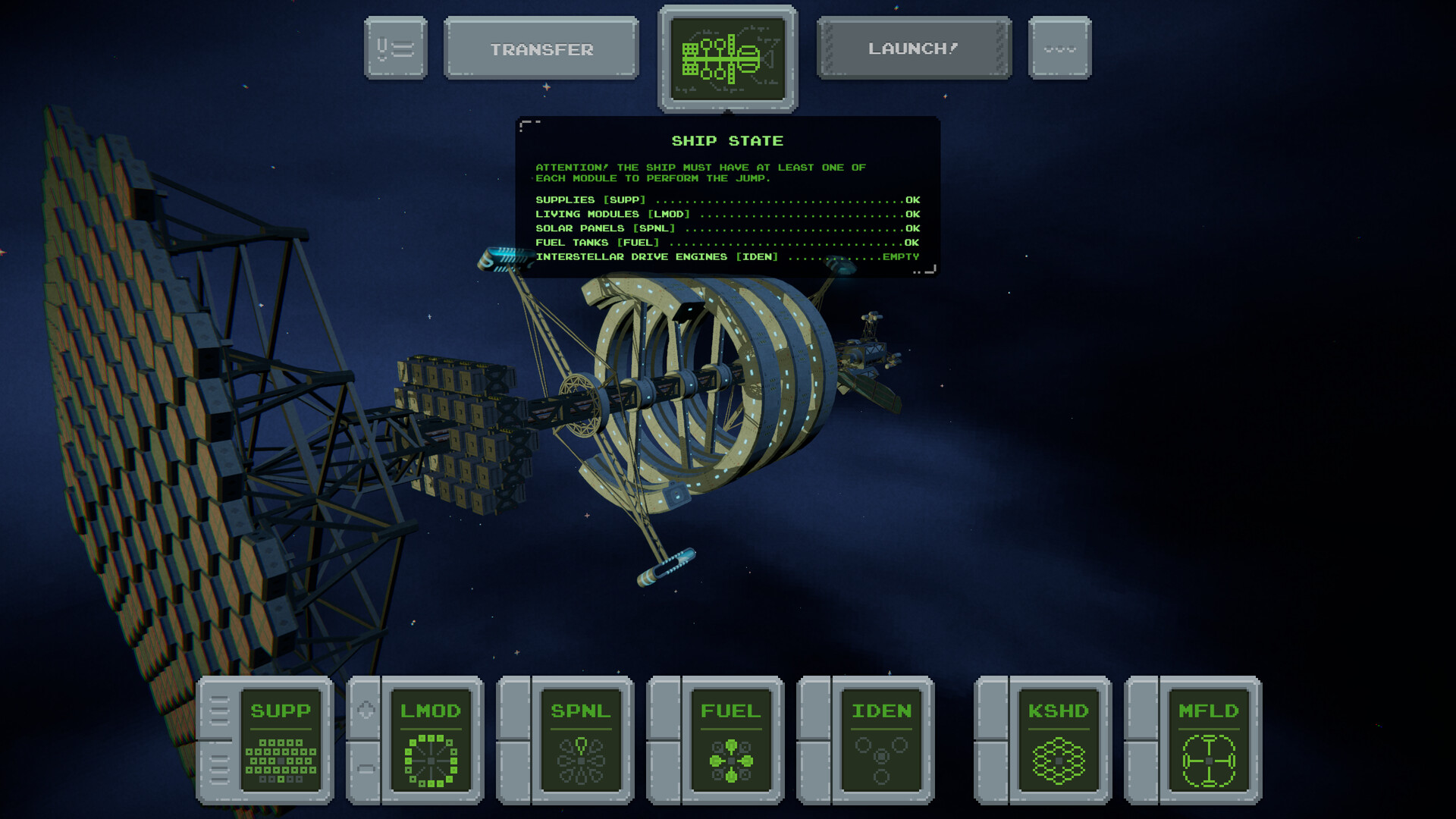The height and width of the screenshot is (819, 1456).
Task: Expand the triple-chevron button beside LAUNCH
Action: (1059, 49)
